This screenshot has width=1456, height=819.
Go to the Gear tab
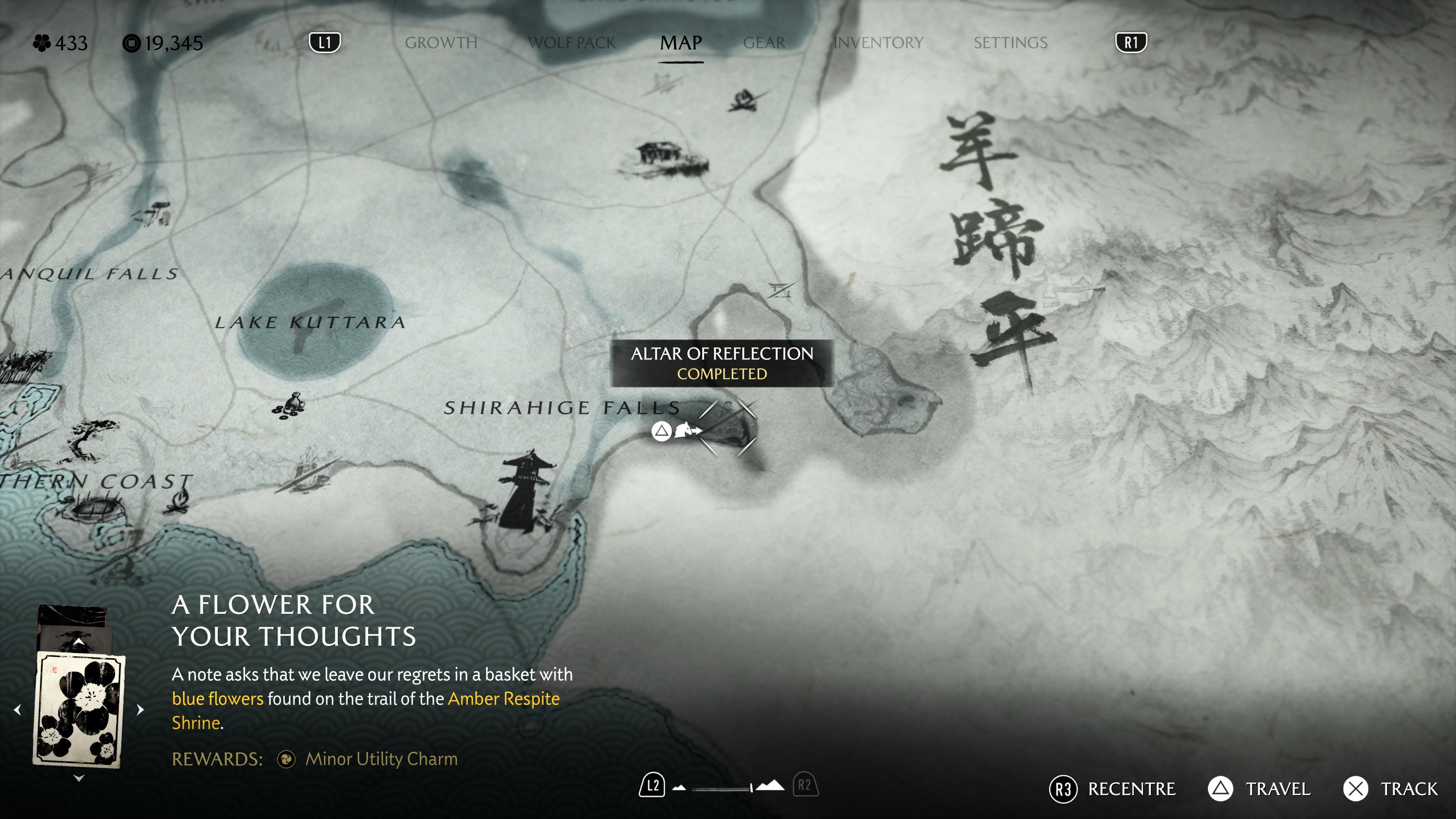click(x=764, y=43)
